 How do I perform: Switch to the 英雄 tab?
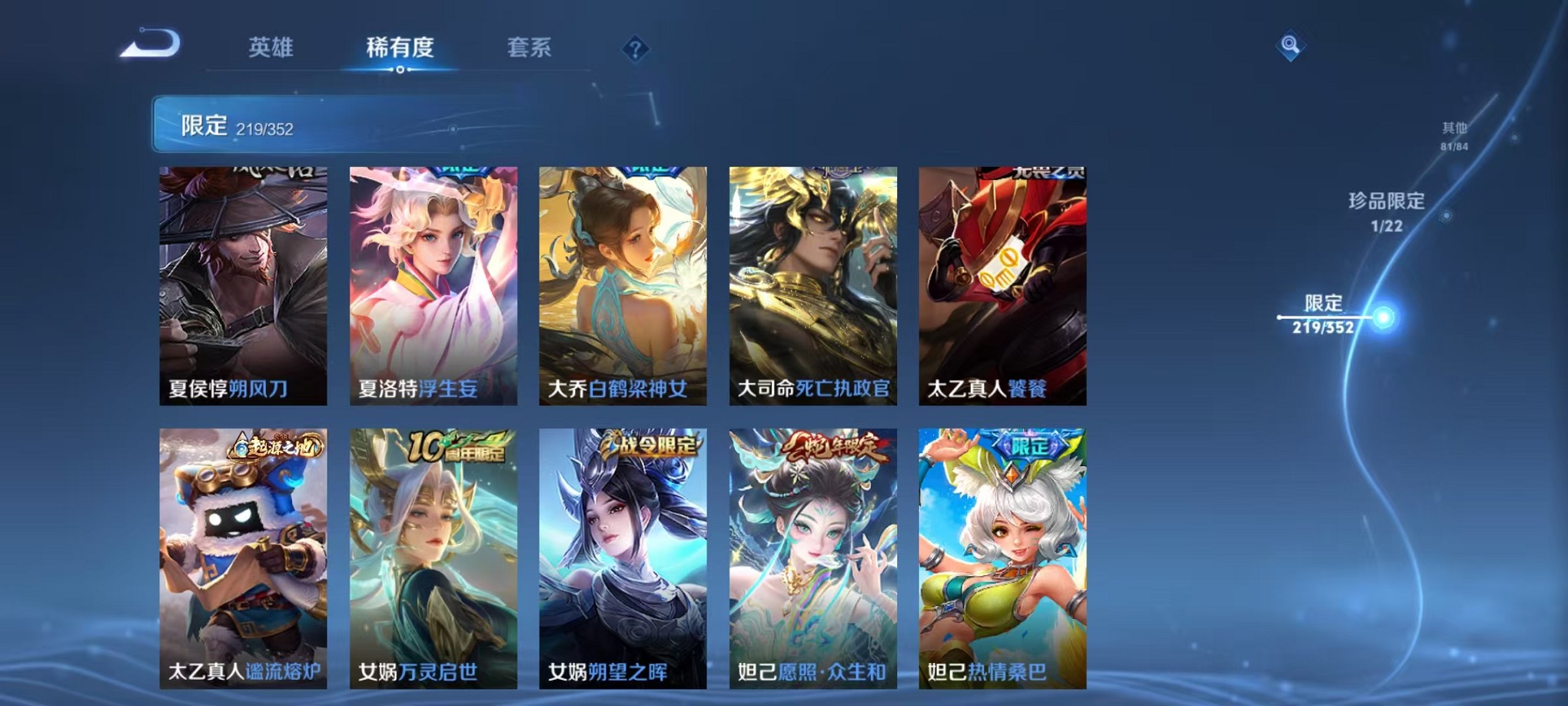coord(268,48)
